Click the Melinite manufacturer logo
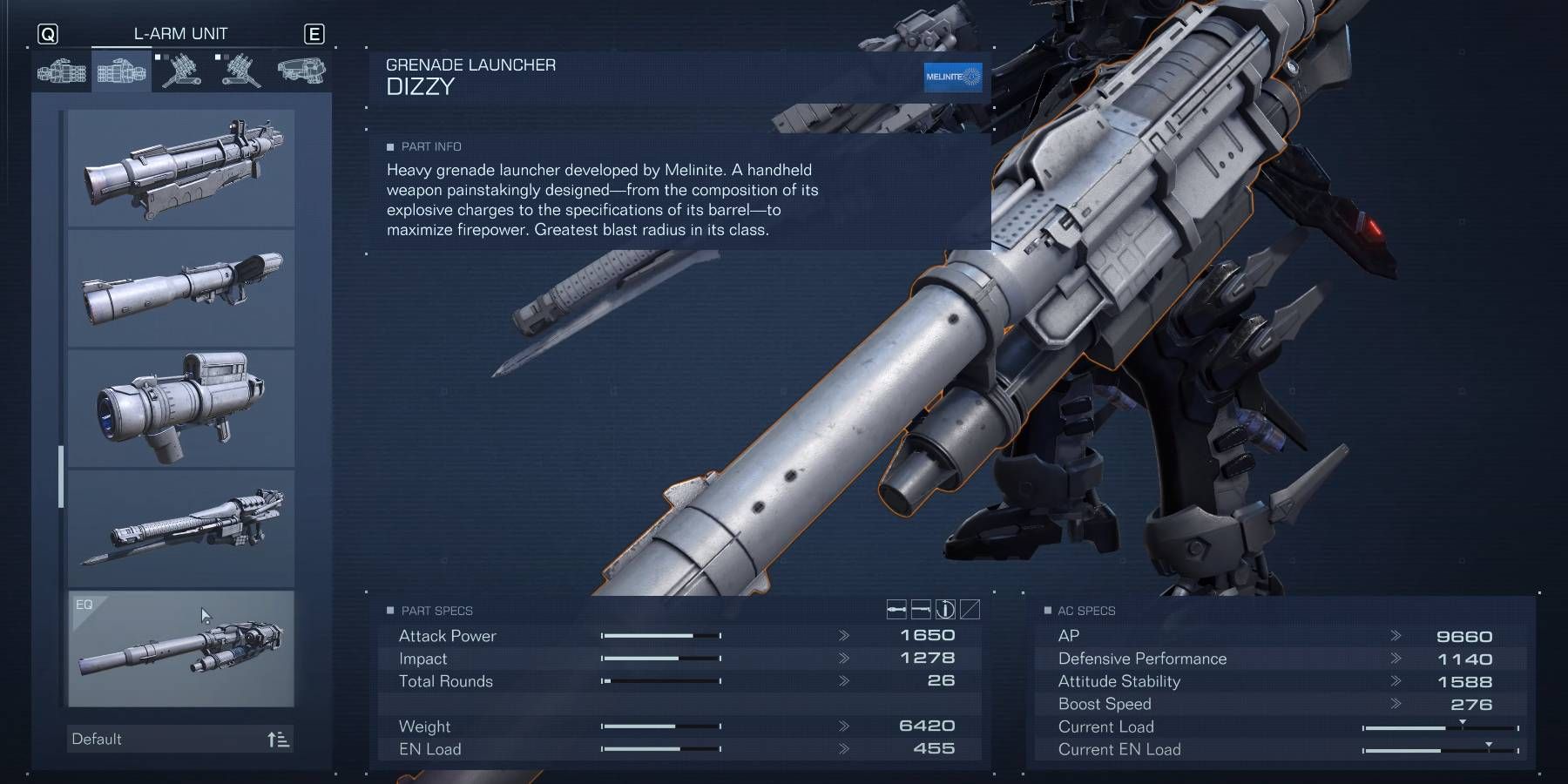Image resolution: width=1568 pixels, height=784 pixels. click(x=955, y=78)
